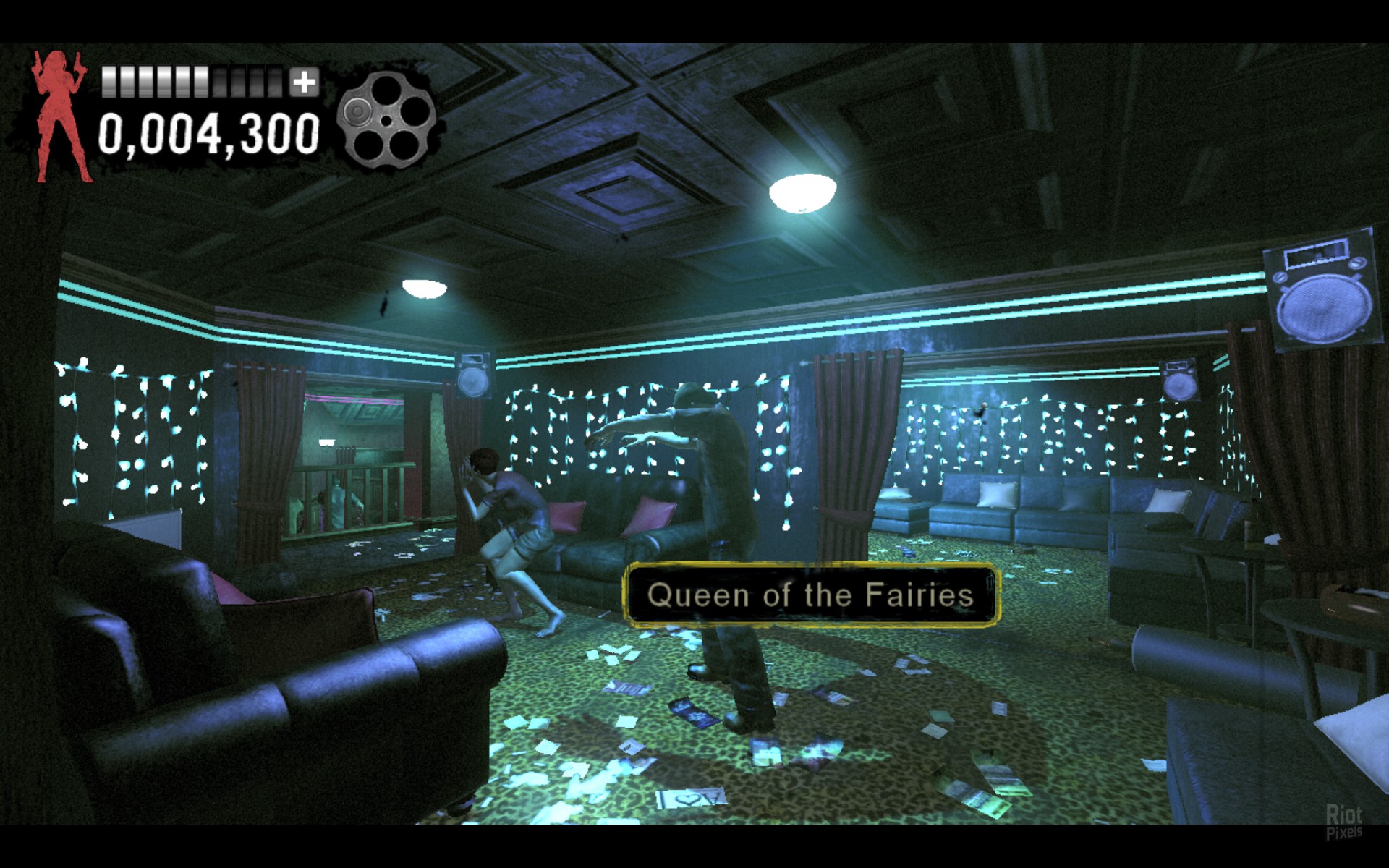This screenshot has width=1389, height=868.
Task: Click the revolver cylinder ammo icon
Action: point(387,120)
